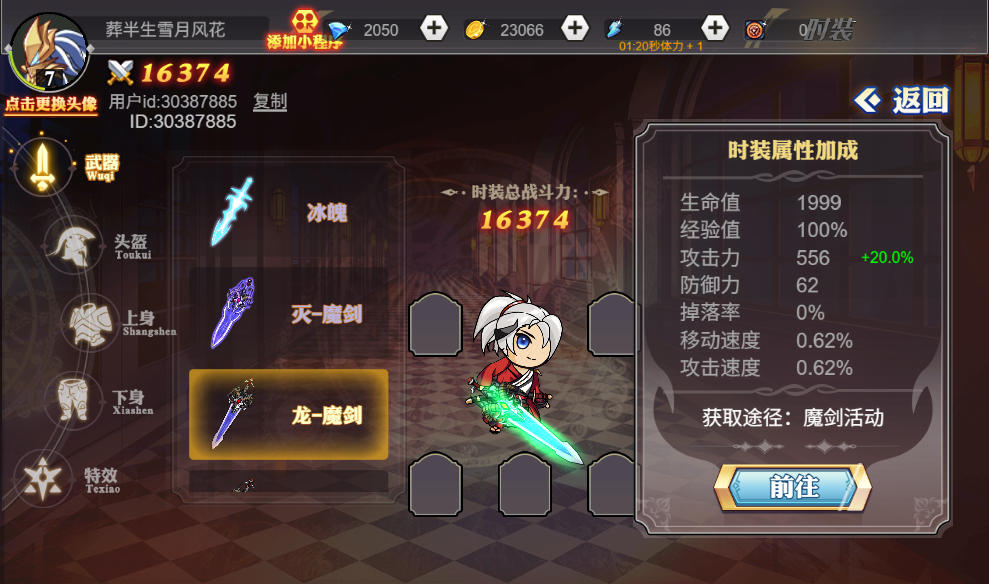Copy the user ID with 复制

click(x=270, y=101)
